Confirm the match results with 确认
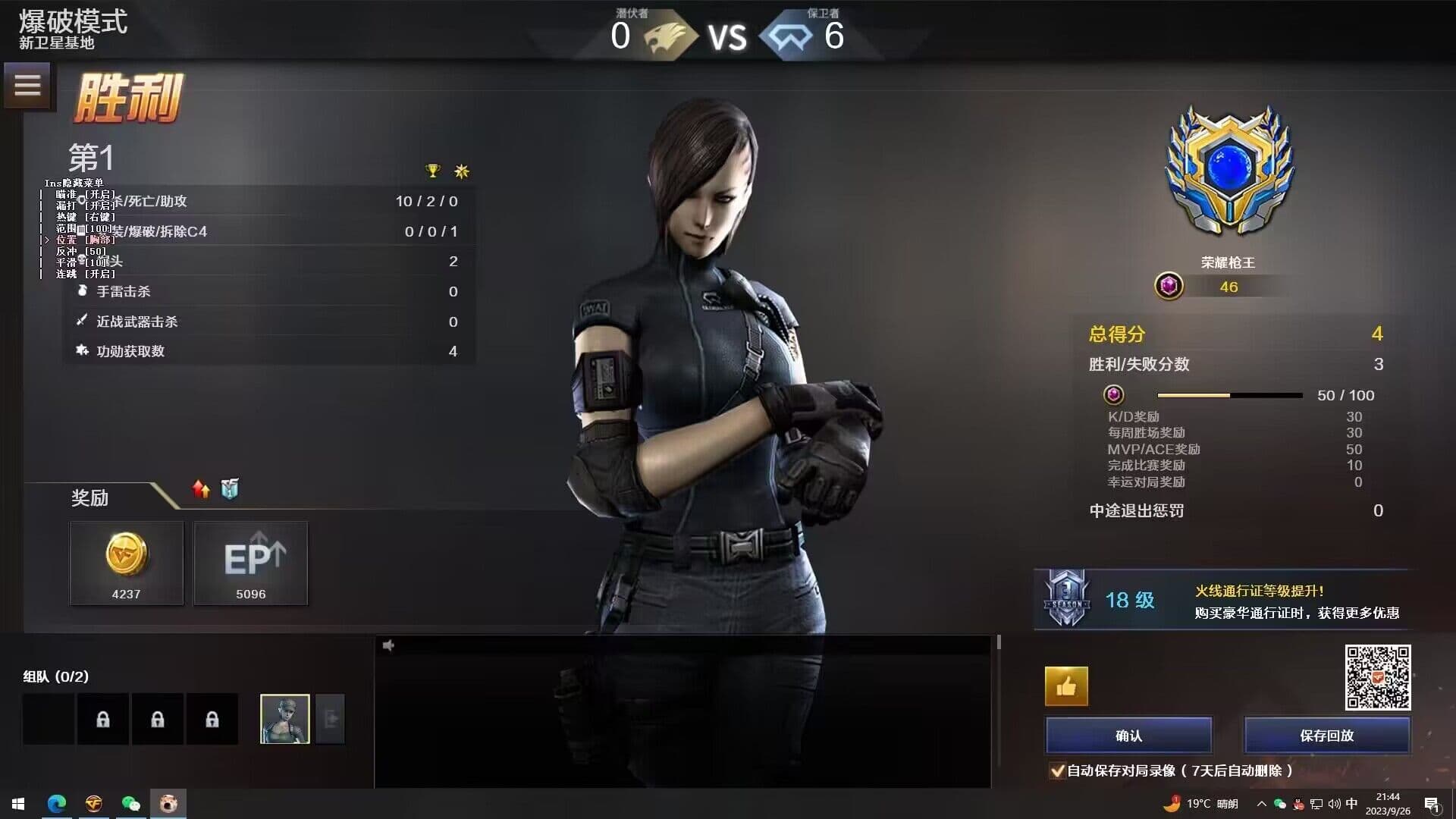 tap(1128, 735)
